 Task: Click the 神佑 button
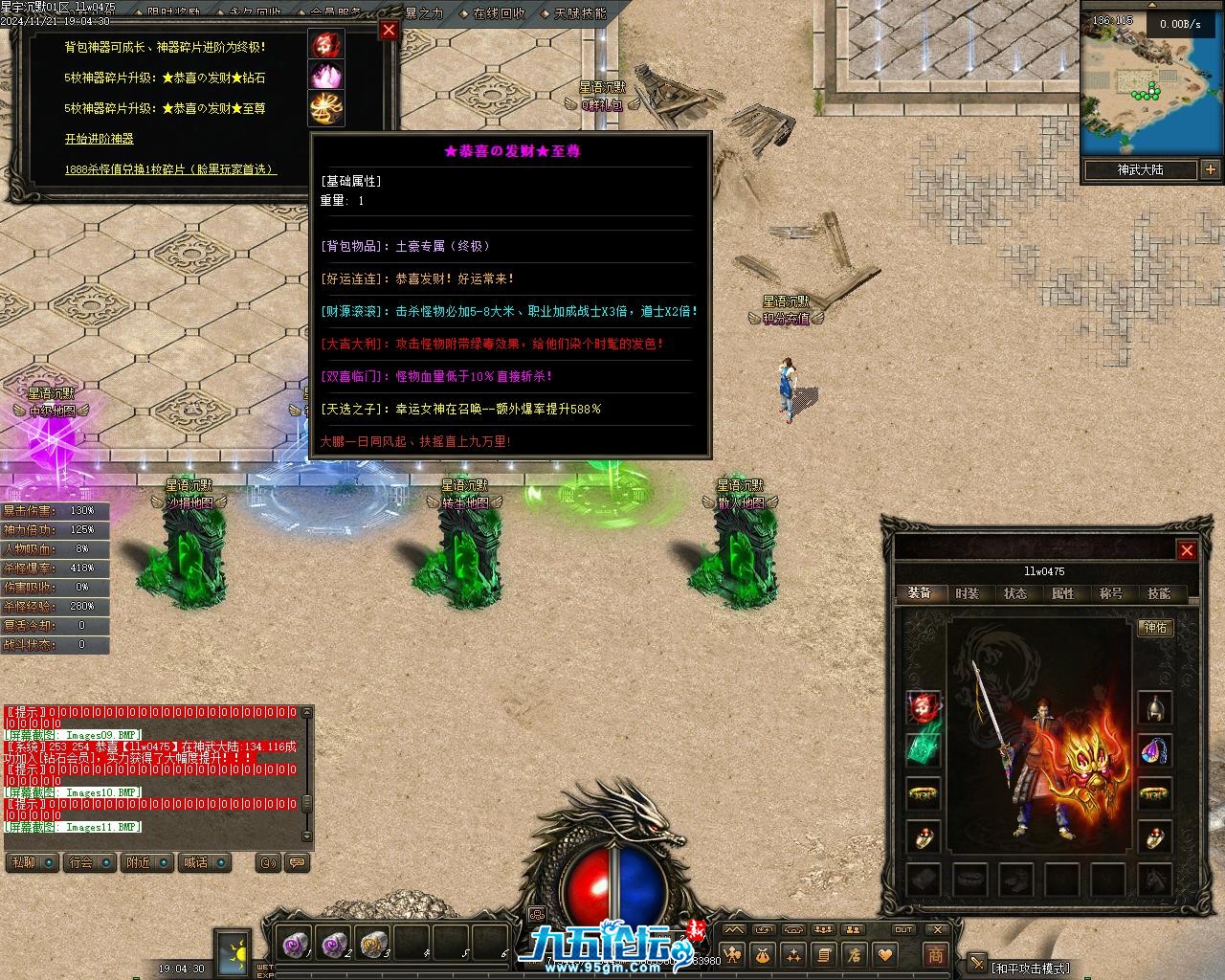1155,628
